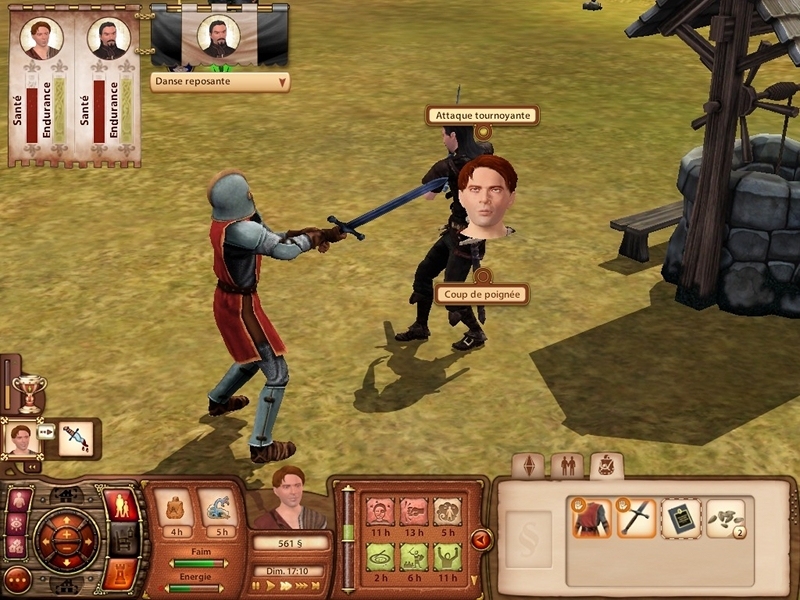This screenshot has width=800, height=600.
Task: Click the red arrow collapse button
Action: (481, 540)
